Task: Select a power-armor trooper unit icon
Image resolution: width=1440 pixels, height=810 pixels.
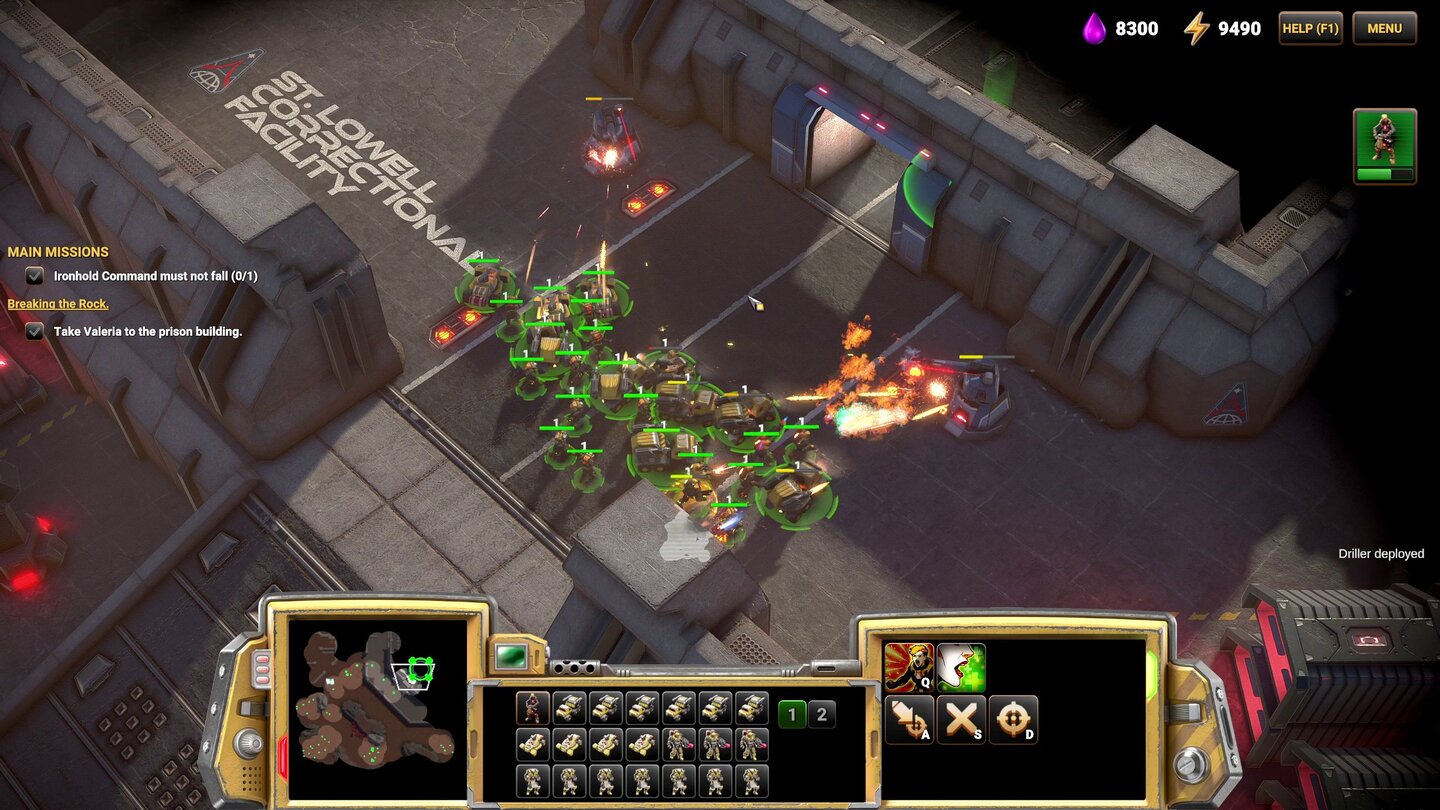Action: [677, 742]
